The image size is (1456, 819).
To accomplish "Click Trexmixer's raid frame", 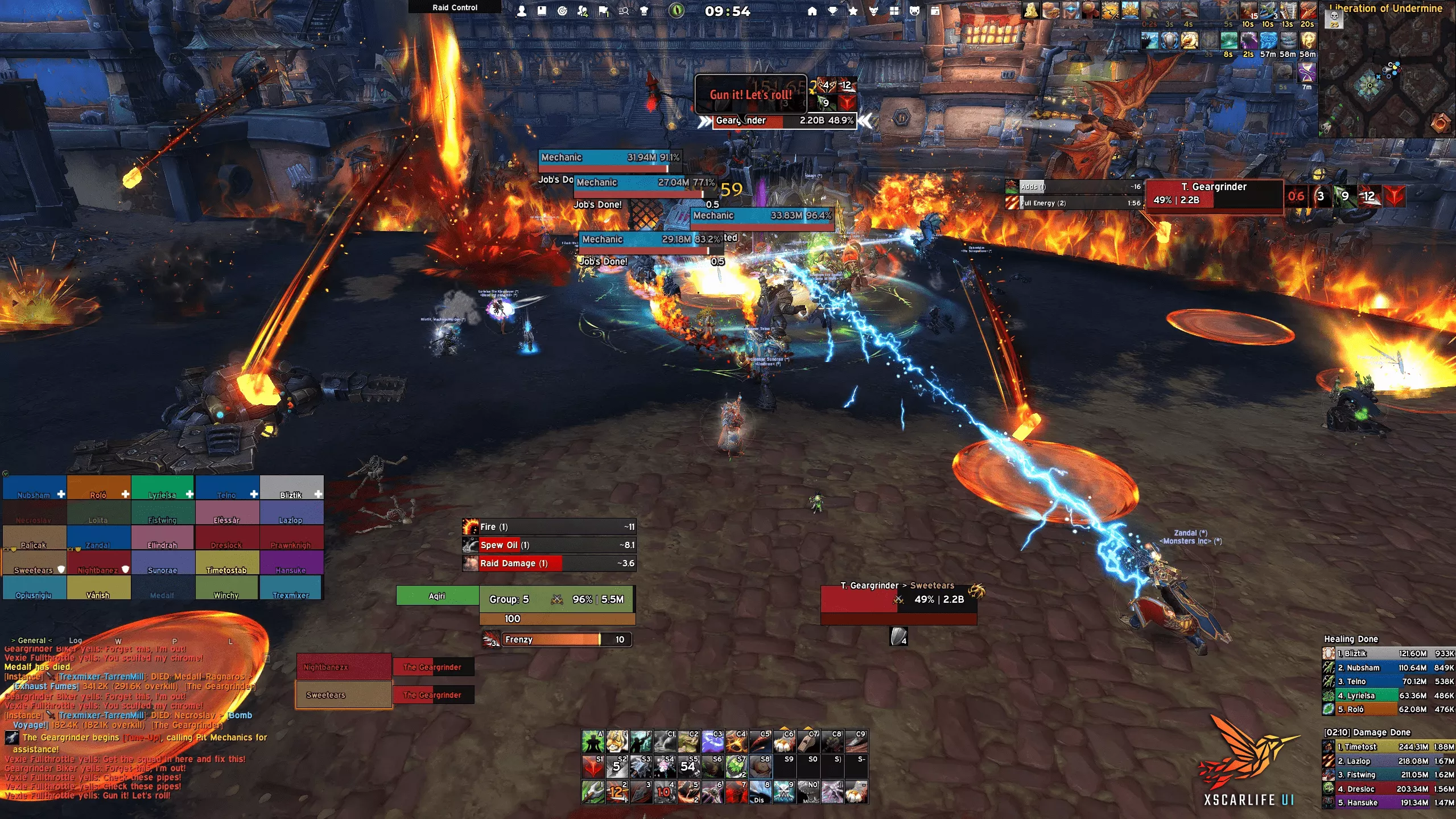I will pyautogui.click(x=291, y=588).
